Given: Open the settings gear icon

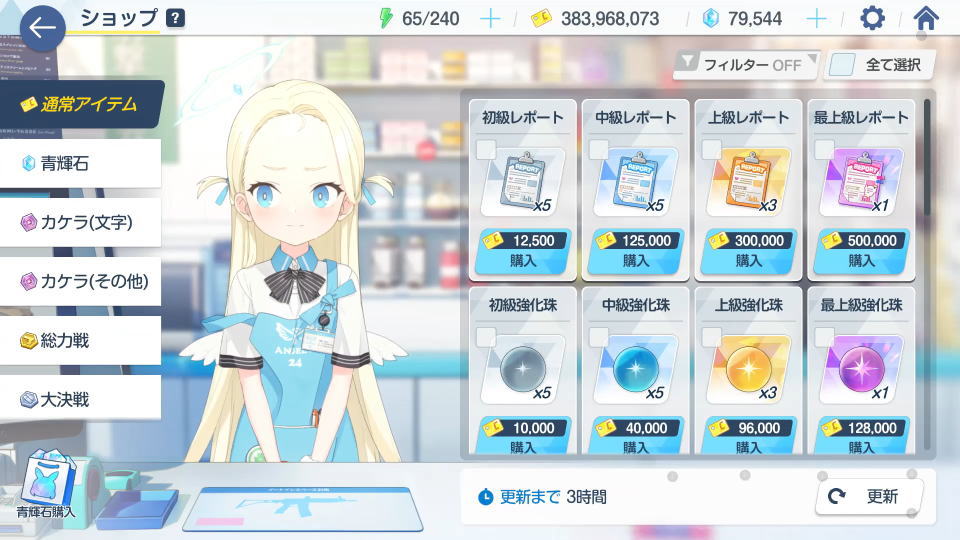Looking at the screenshot, I should [x=873, y=18].
